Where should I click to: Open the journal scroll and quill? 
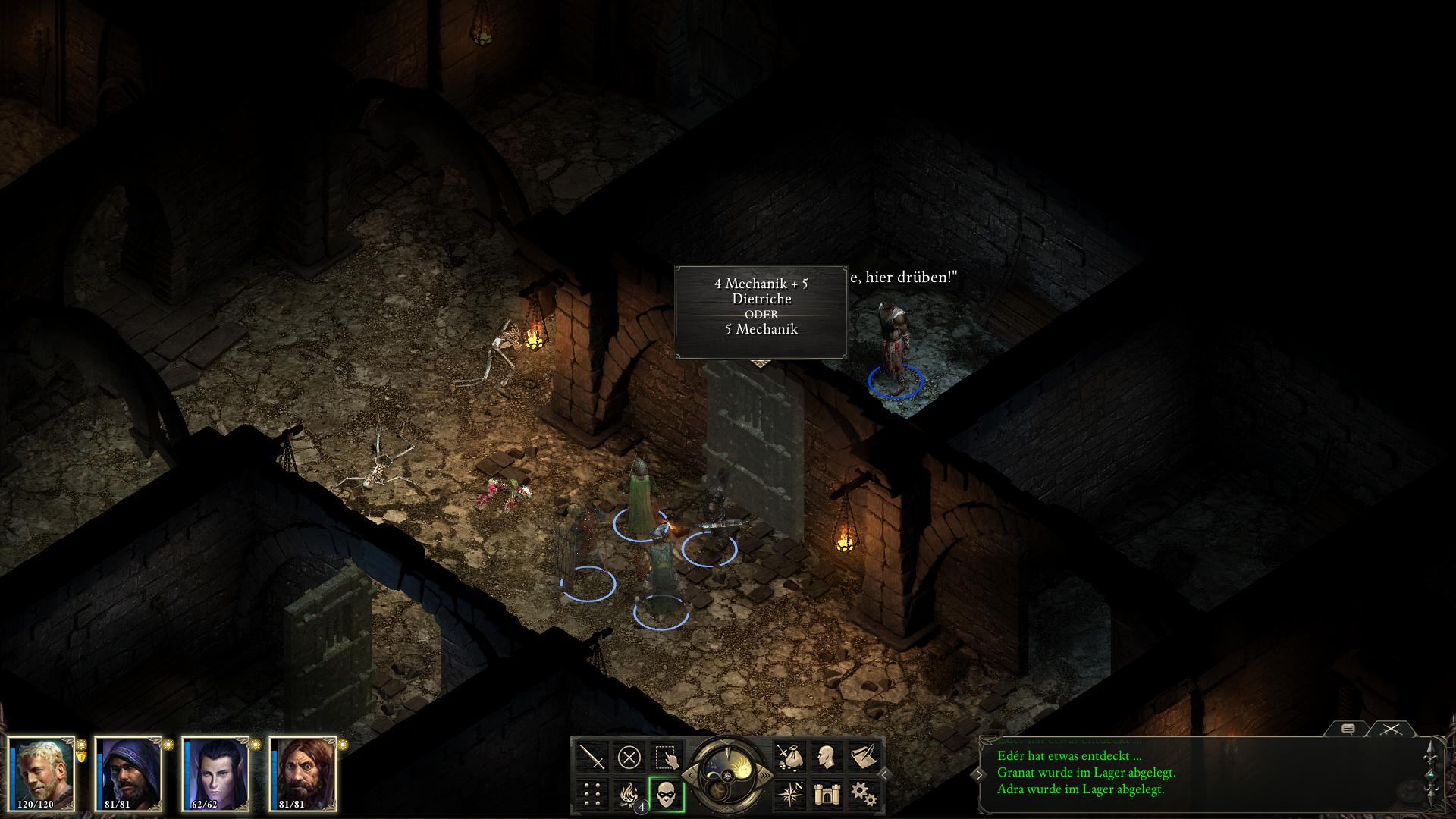863,757
